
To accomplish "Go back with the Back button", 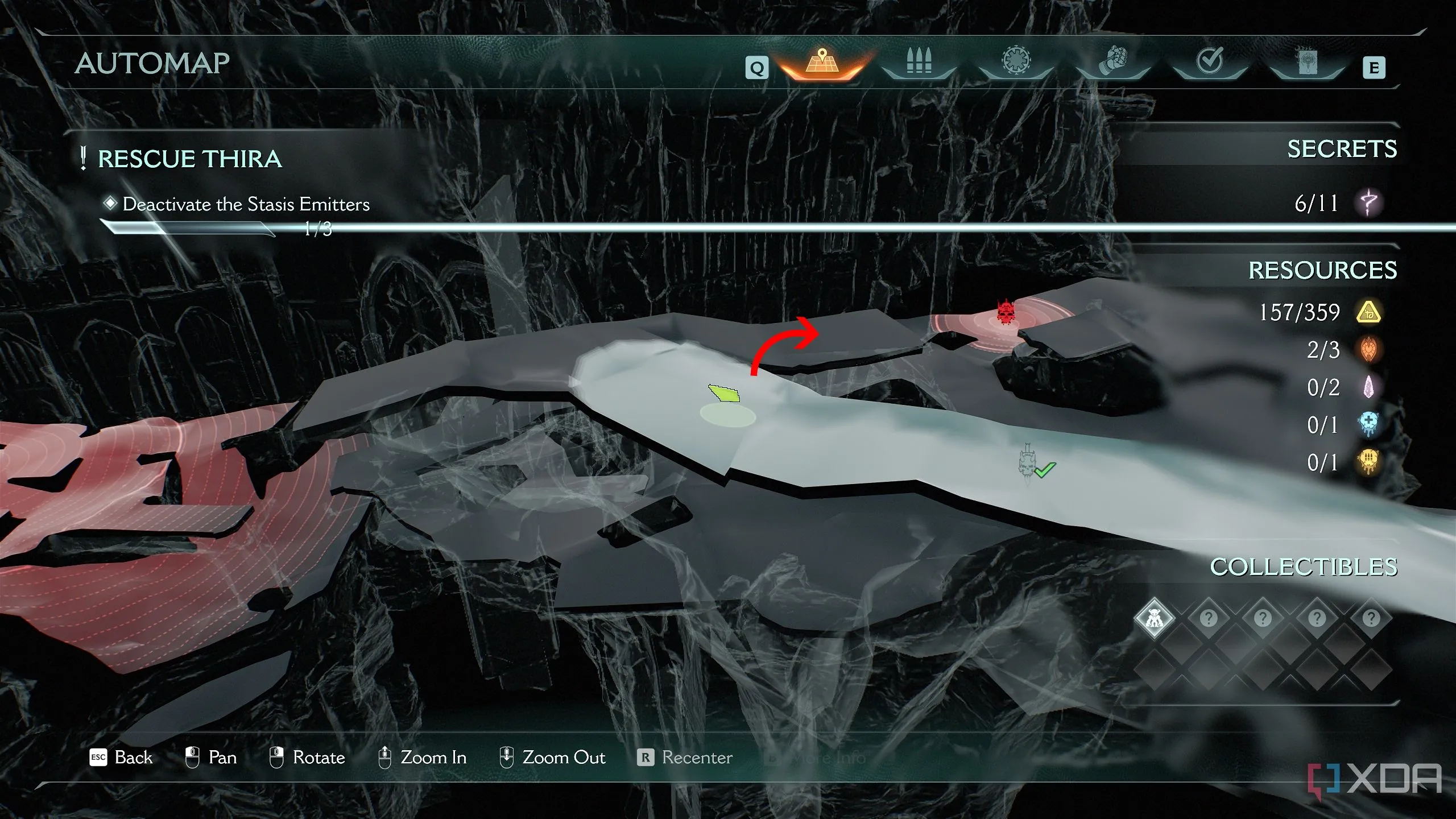I will [x=121, y=758].
